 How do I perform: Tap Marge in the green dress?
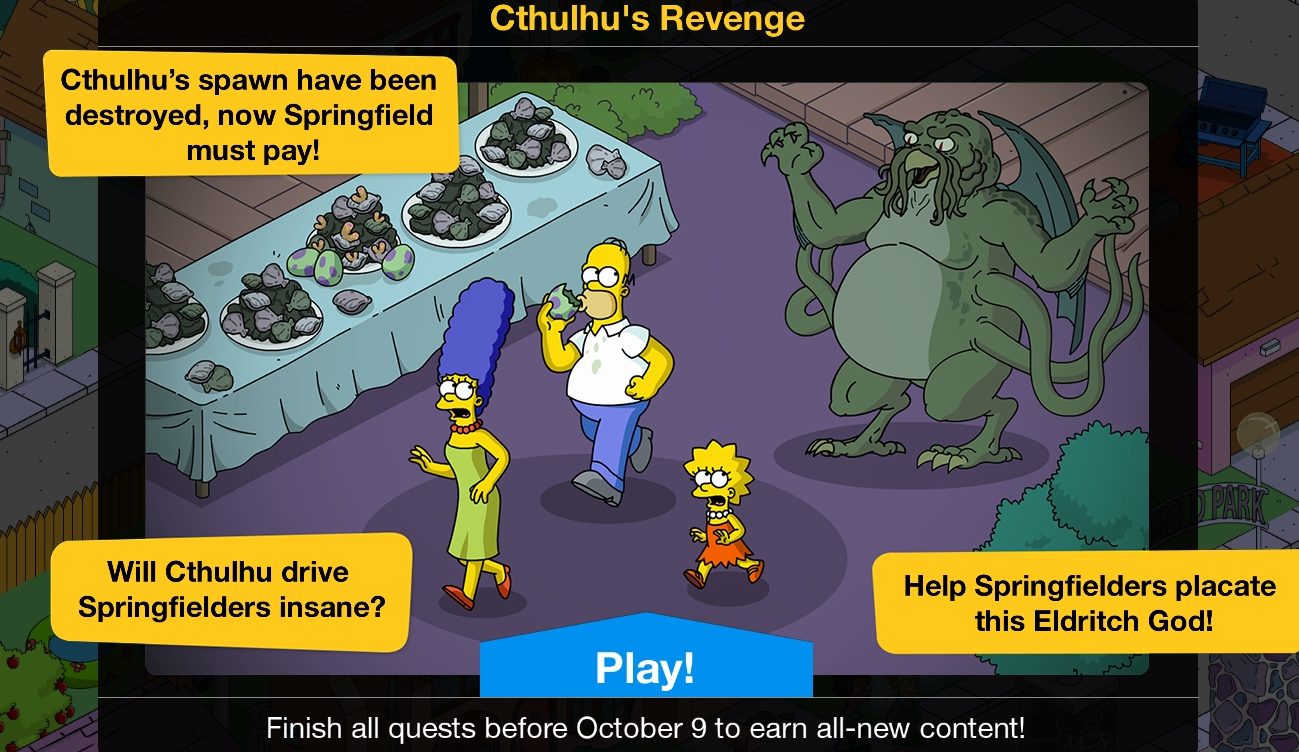pos(470,460)
